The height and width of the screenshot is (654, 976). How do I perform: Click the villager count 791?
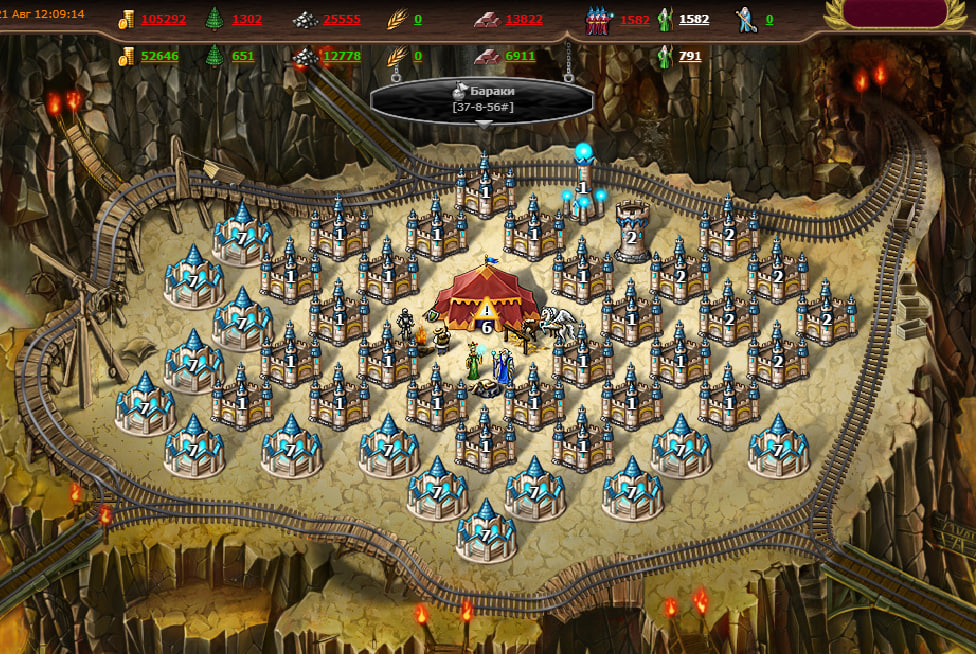click(x=690, y=56)
